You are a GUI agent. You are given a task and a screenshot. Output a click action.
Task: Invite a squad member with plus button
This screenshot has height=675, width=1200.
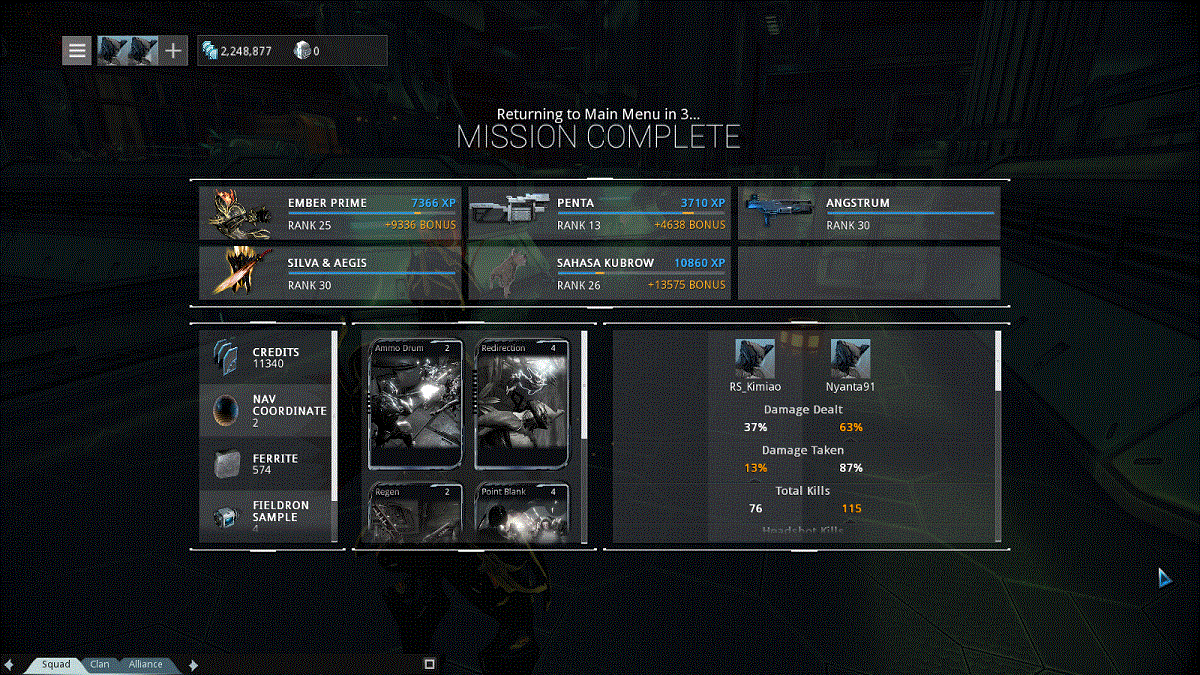(x=174, y=50)
